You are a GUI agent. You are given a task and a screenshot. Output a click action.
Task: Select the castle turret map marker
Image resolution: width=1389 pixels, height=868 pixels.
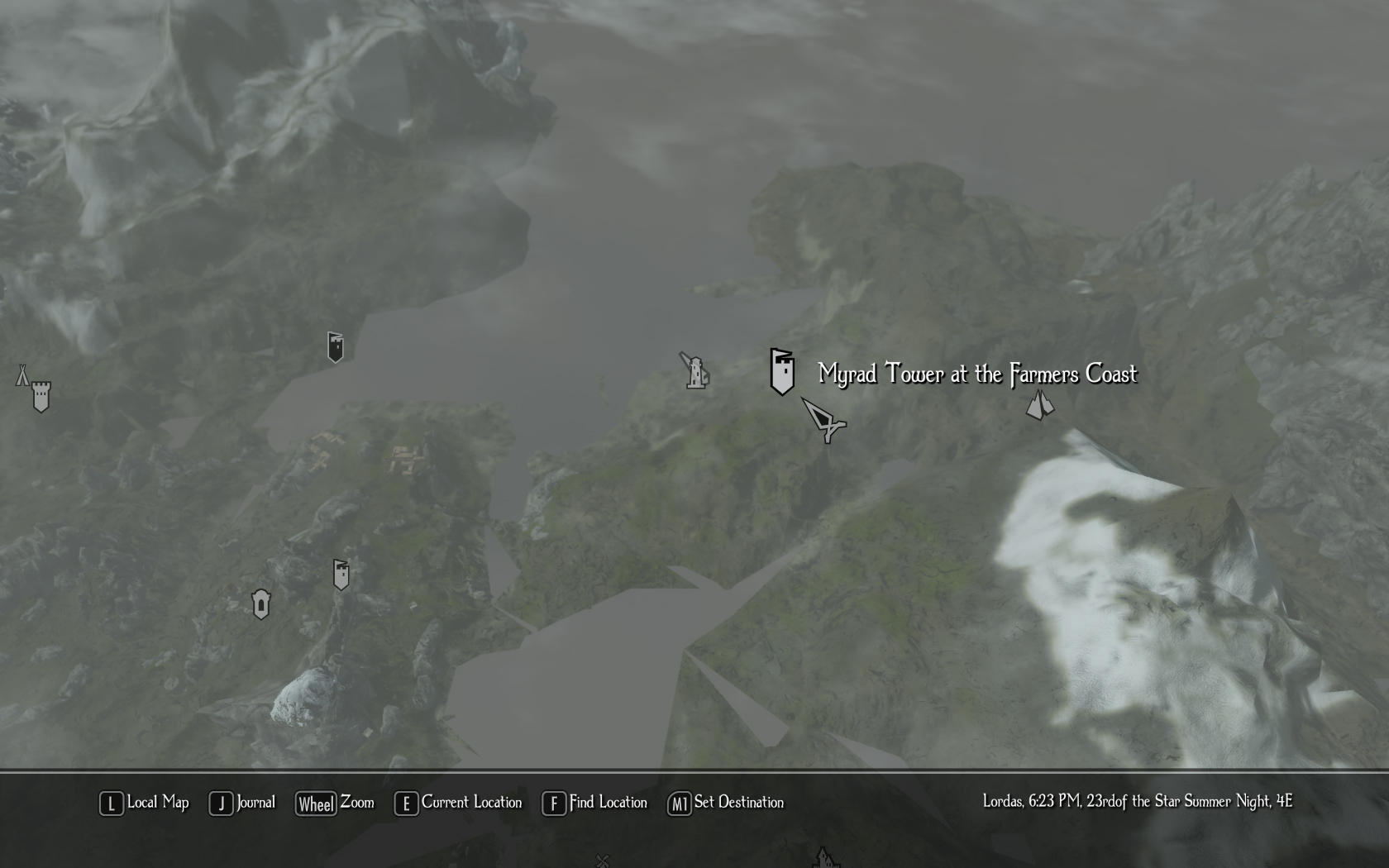[x=41, y=397]
